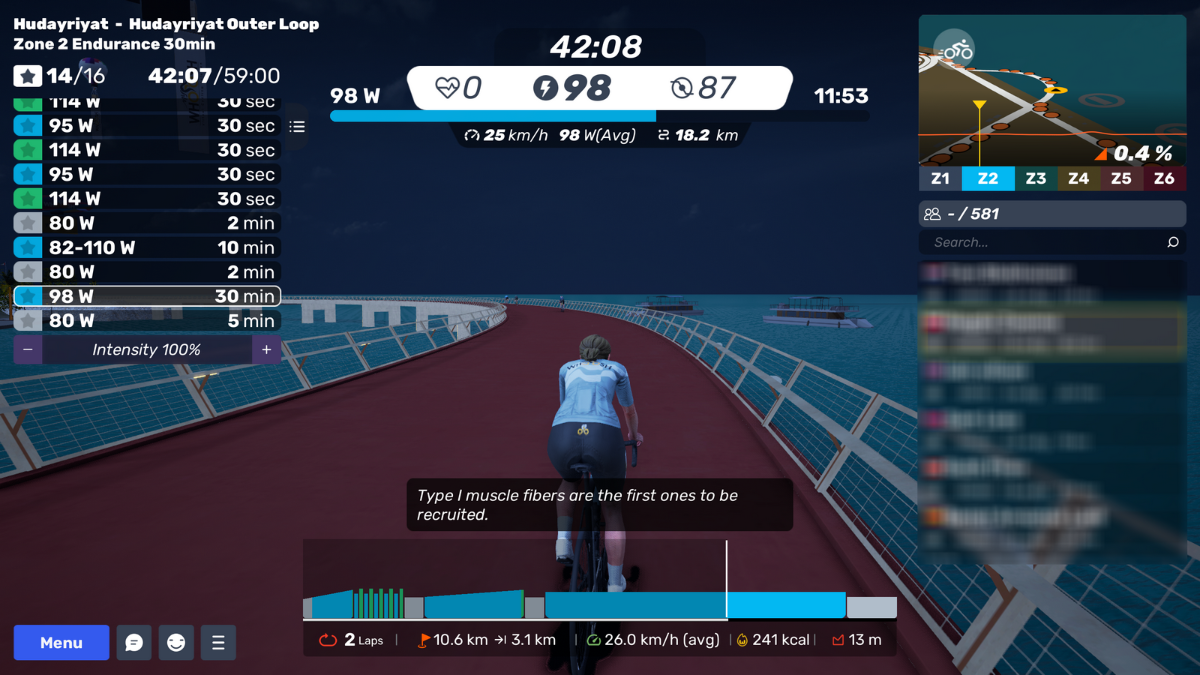Click the three-line list button beside emotes

point(218,643)
